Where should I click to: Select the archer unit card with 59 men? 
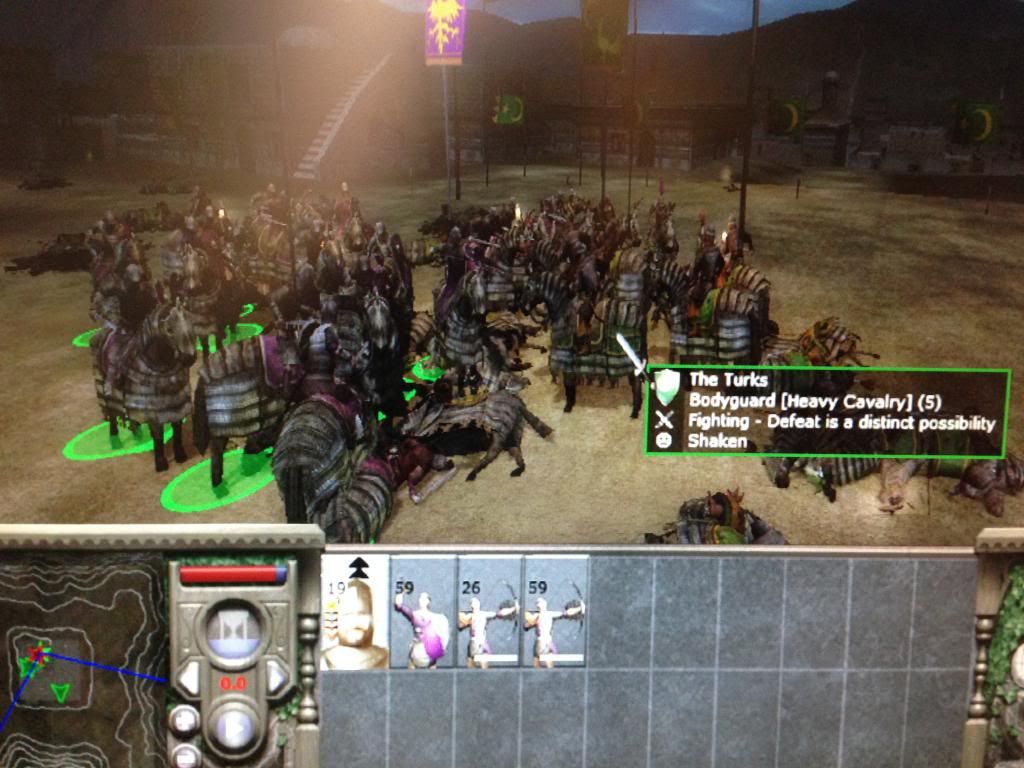click(x=556, y=612)
